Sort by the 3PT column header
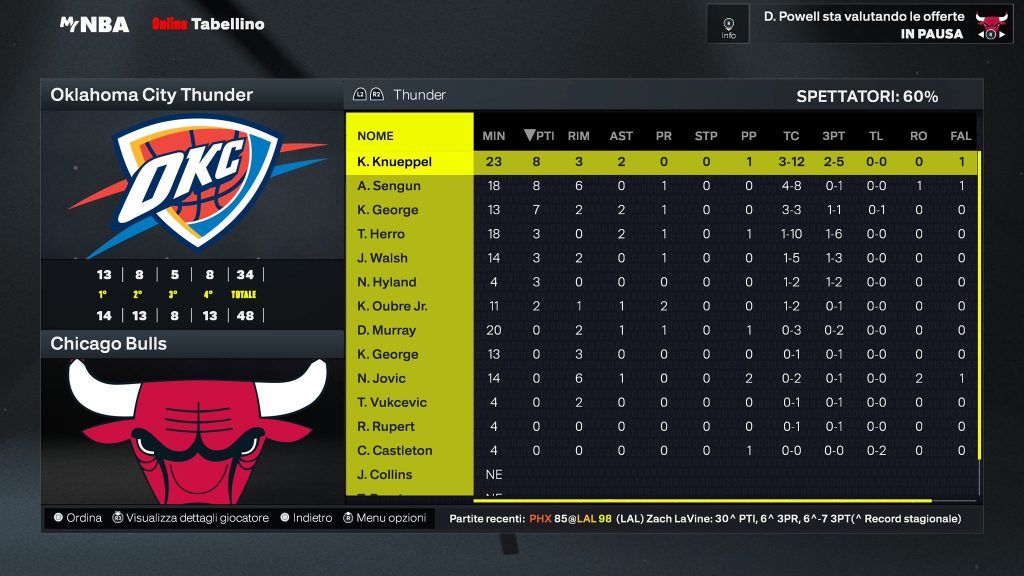This screenshot has width=1024, height=576. (833, 136)
